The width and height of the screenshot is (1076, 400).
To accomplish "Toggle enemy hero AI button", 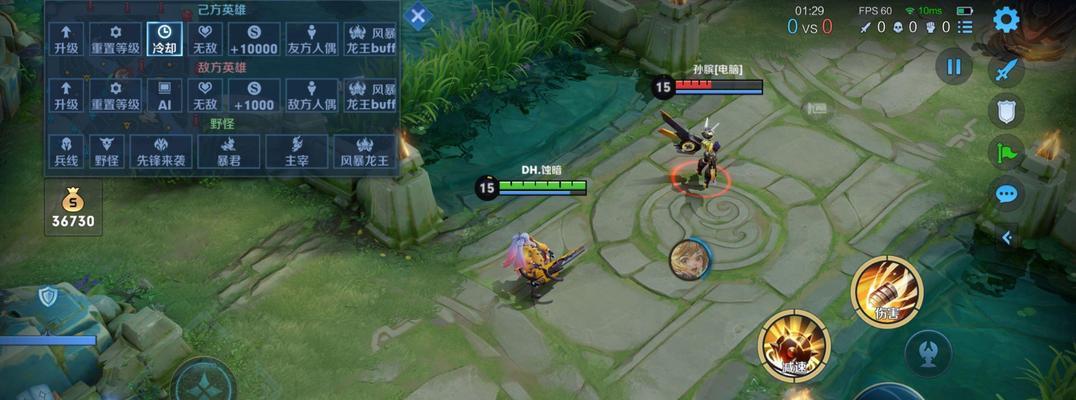I will click(163, 96).
